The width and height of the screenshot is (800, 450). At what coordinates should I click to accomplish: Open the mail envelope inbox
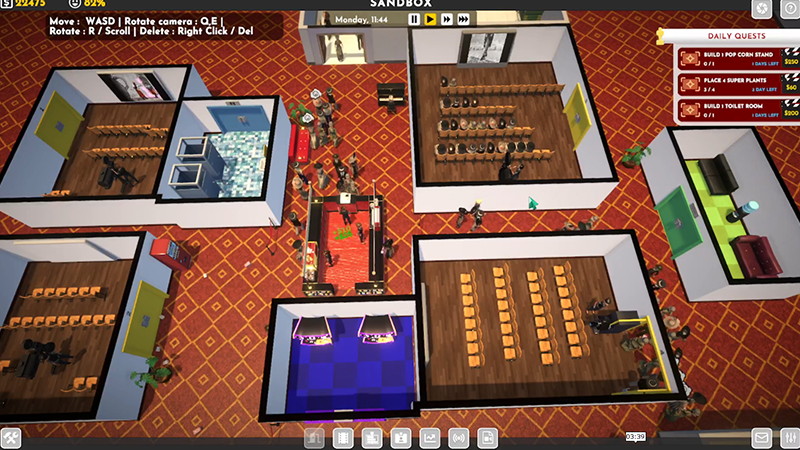tap(761, 438)
